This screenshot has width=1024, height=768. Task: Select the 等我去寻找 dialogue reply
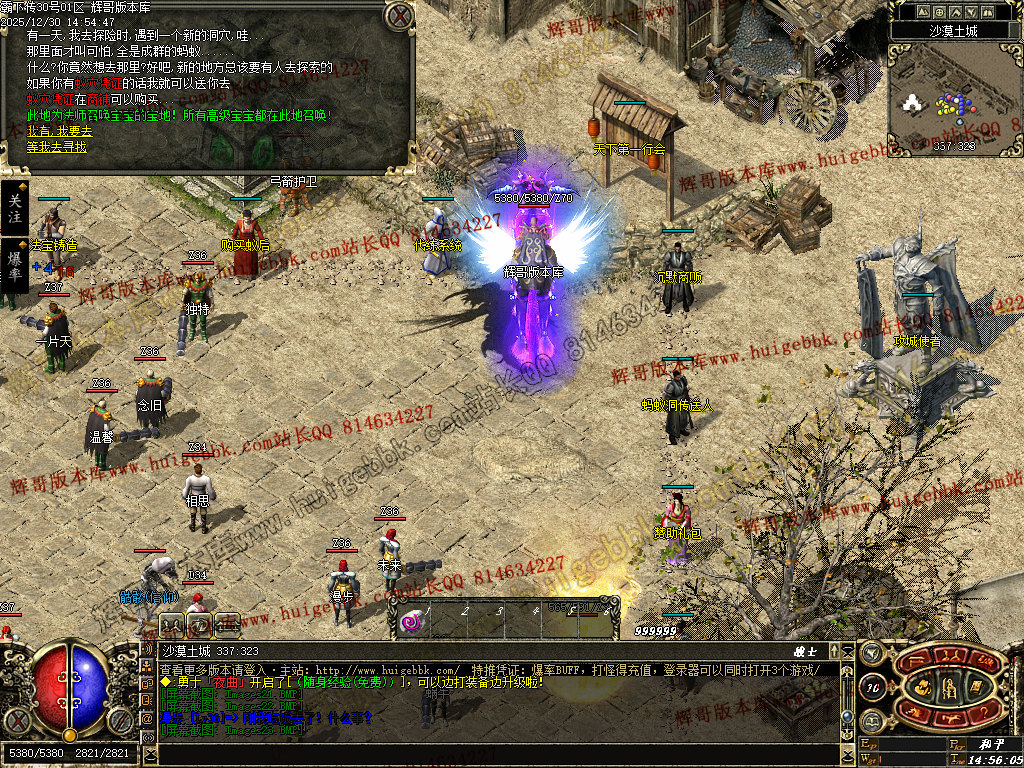point(57,147)
